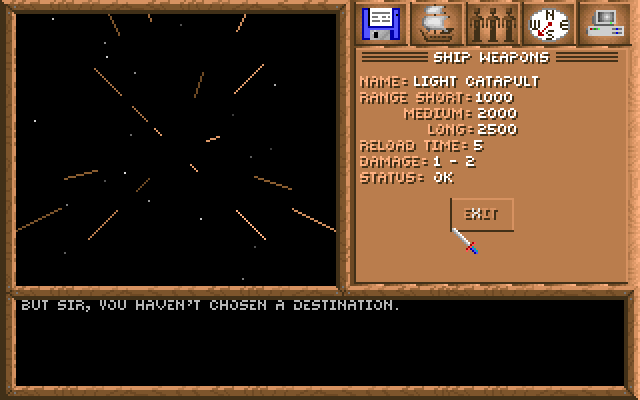
Task: Click the Exit button
Action: click(x=481, y=214)
